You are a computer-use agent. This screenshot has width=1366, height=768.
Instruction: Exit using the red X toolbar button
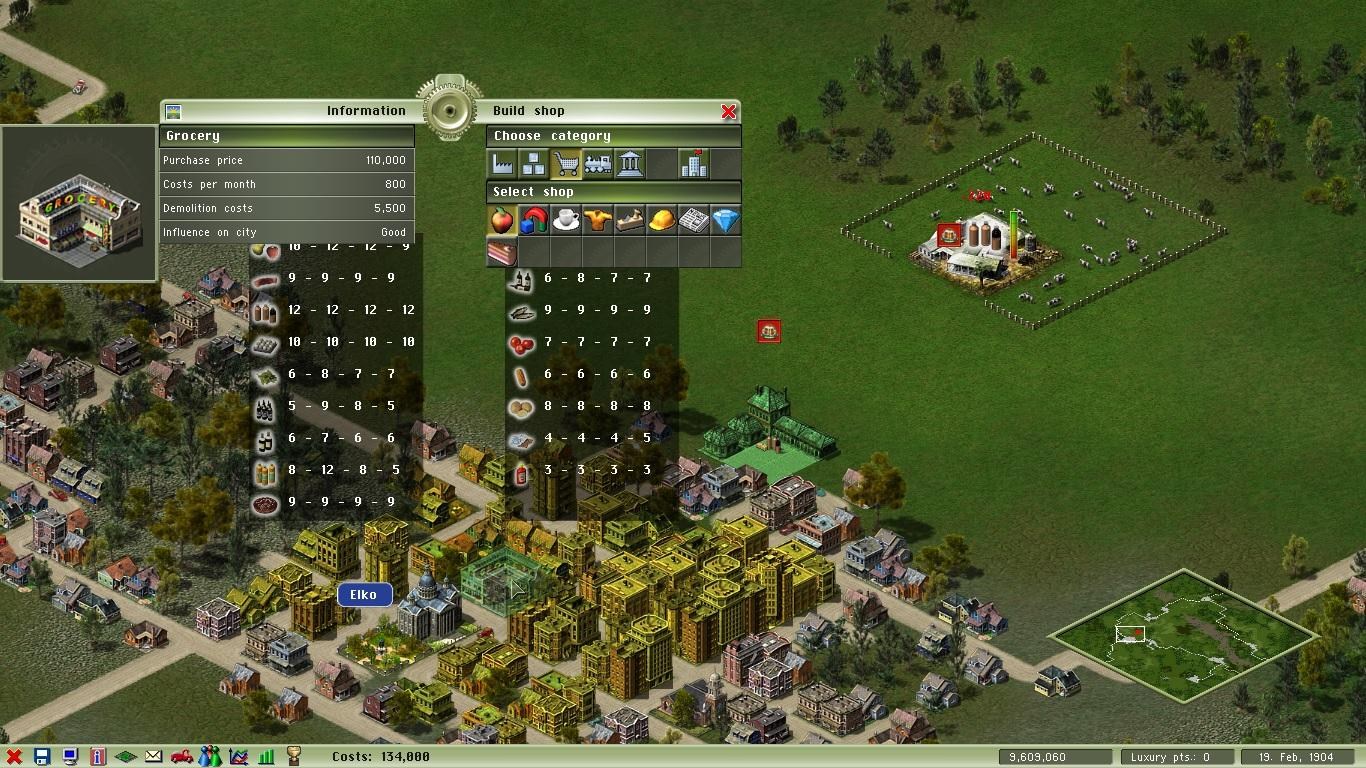[14, 756]
